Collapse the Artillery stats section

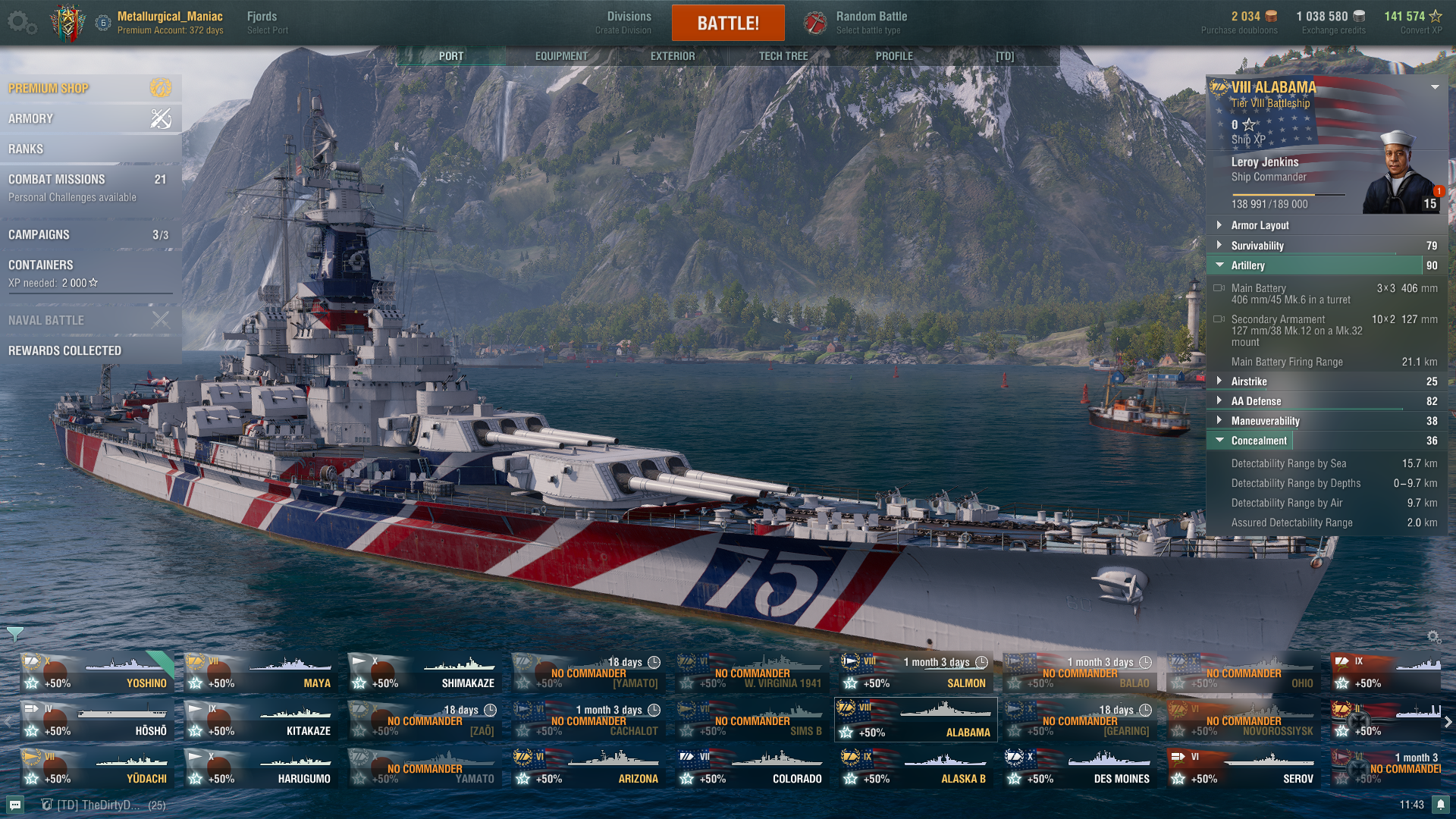(x=1247, y=265)
